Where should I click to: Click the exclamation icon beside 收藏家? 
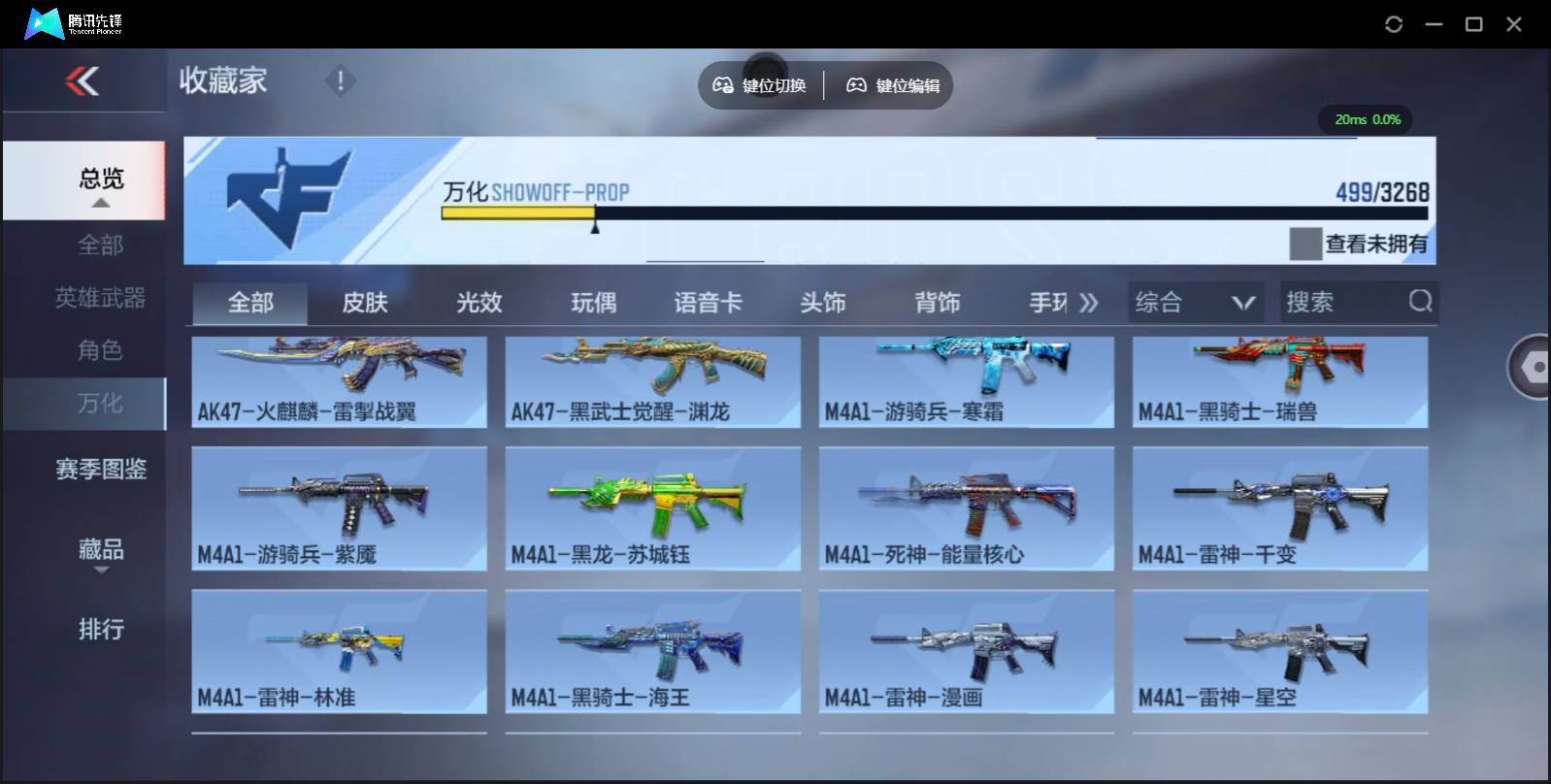340,82
